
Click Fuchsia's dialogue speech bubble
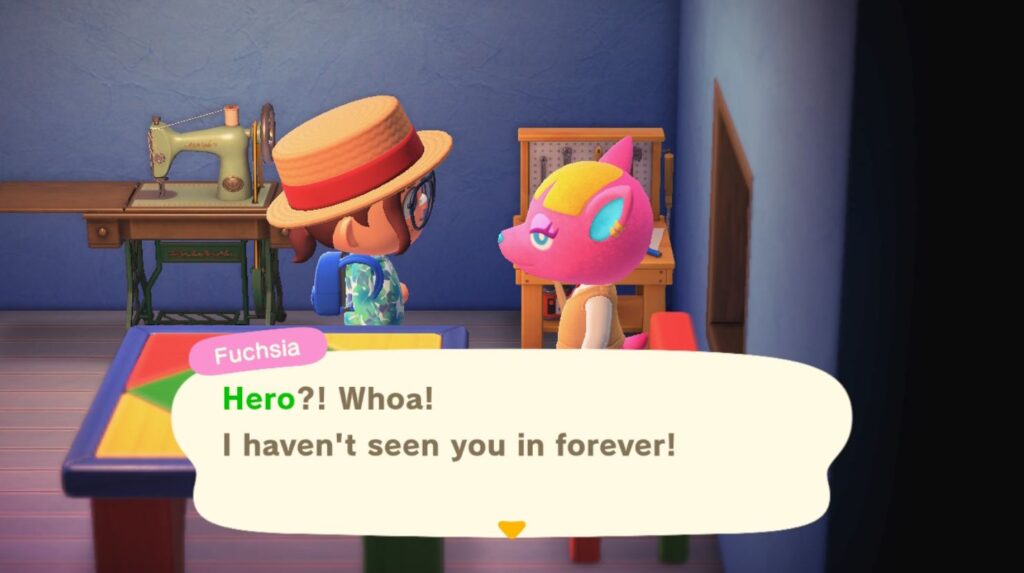(510, 440)
